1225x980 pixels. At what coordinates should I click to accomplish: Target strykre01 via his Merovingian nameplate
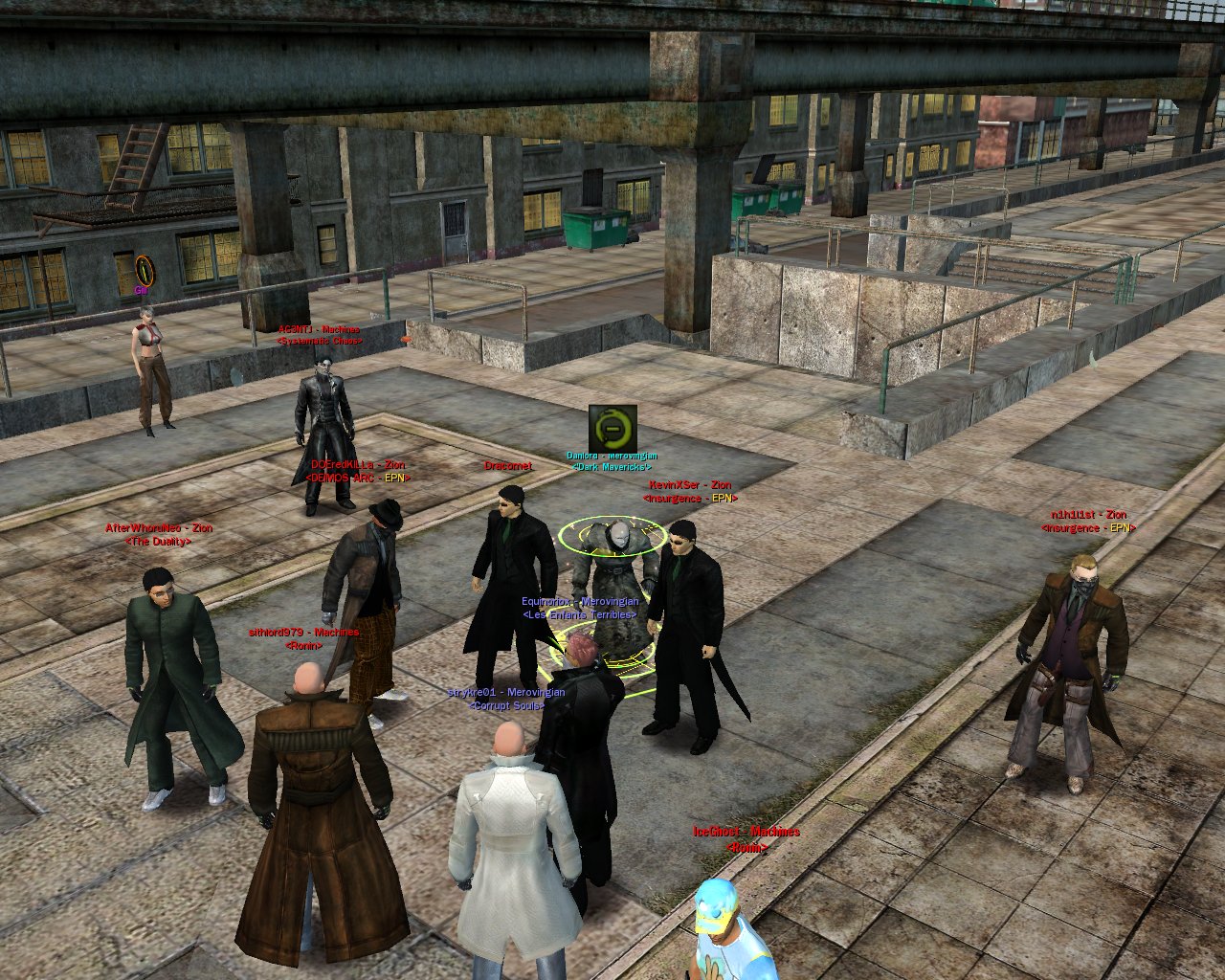(x=506, y=692)
